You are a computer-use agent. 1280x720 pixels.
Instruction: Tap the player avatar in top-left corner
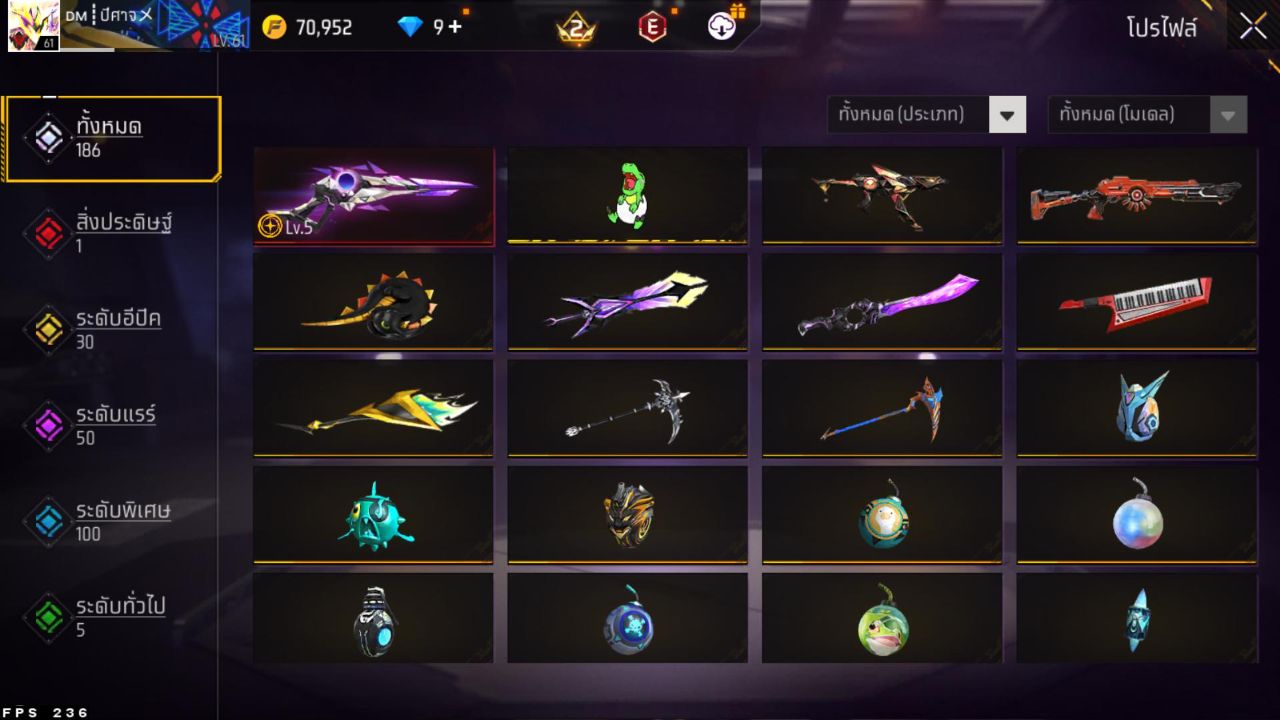[33, 24]
